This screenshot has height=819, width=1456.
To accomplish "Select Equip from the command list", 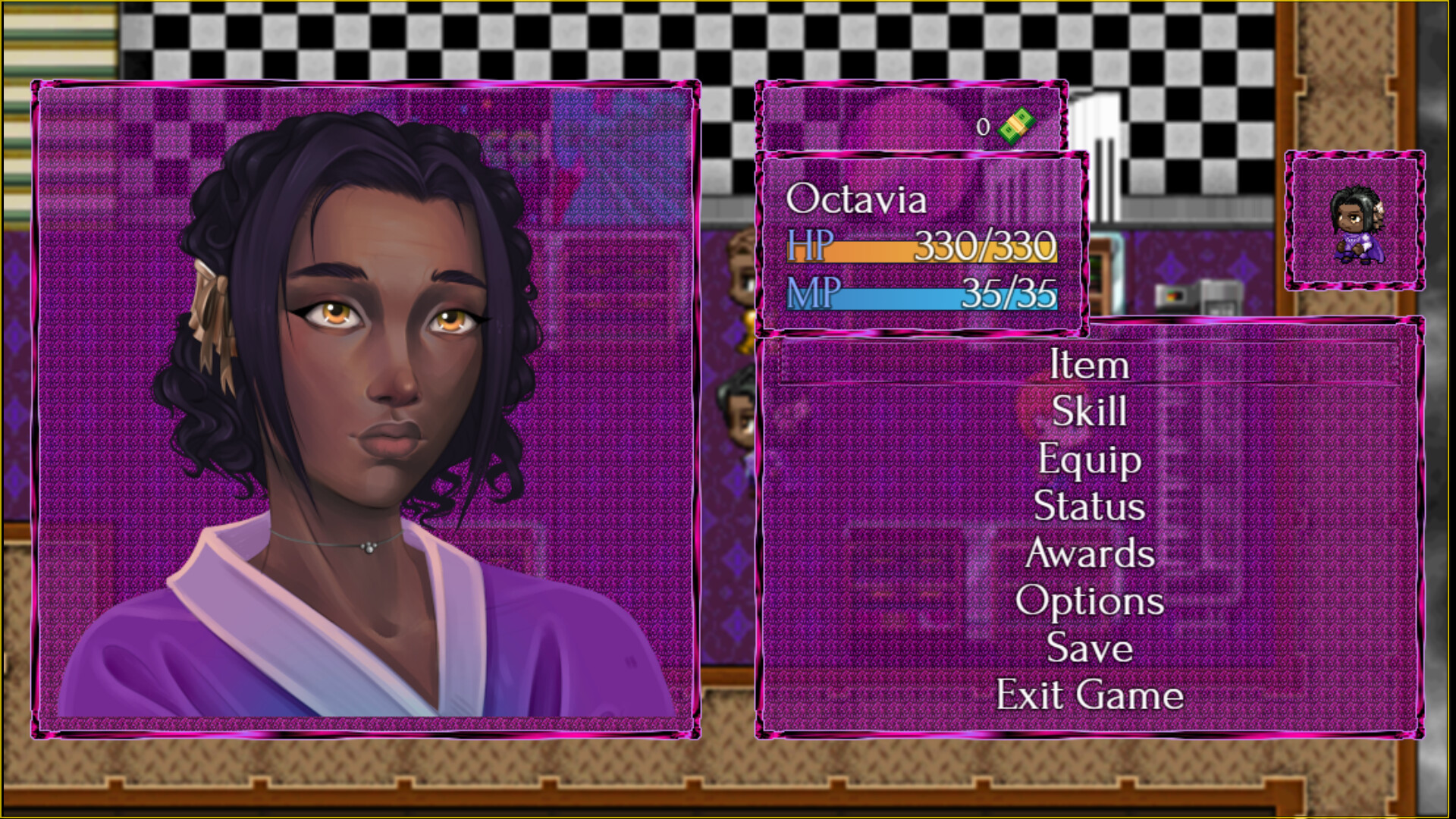I will (x=1089, y=460).
